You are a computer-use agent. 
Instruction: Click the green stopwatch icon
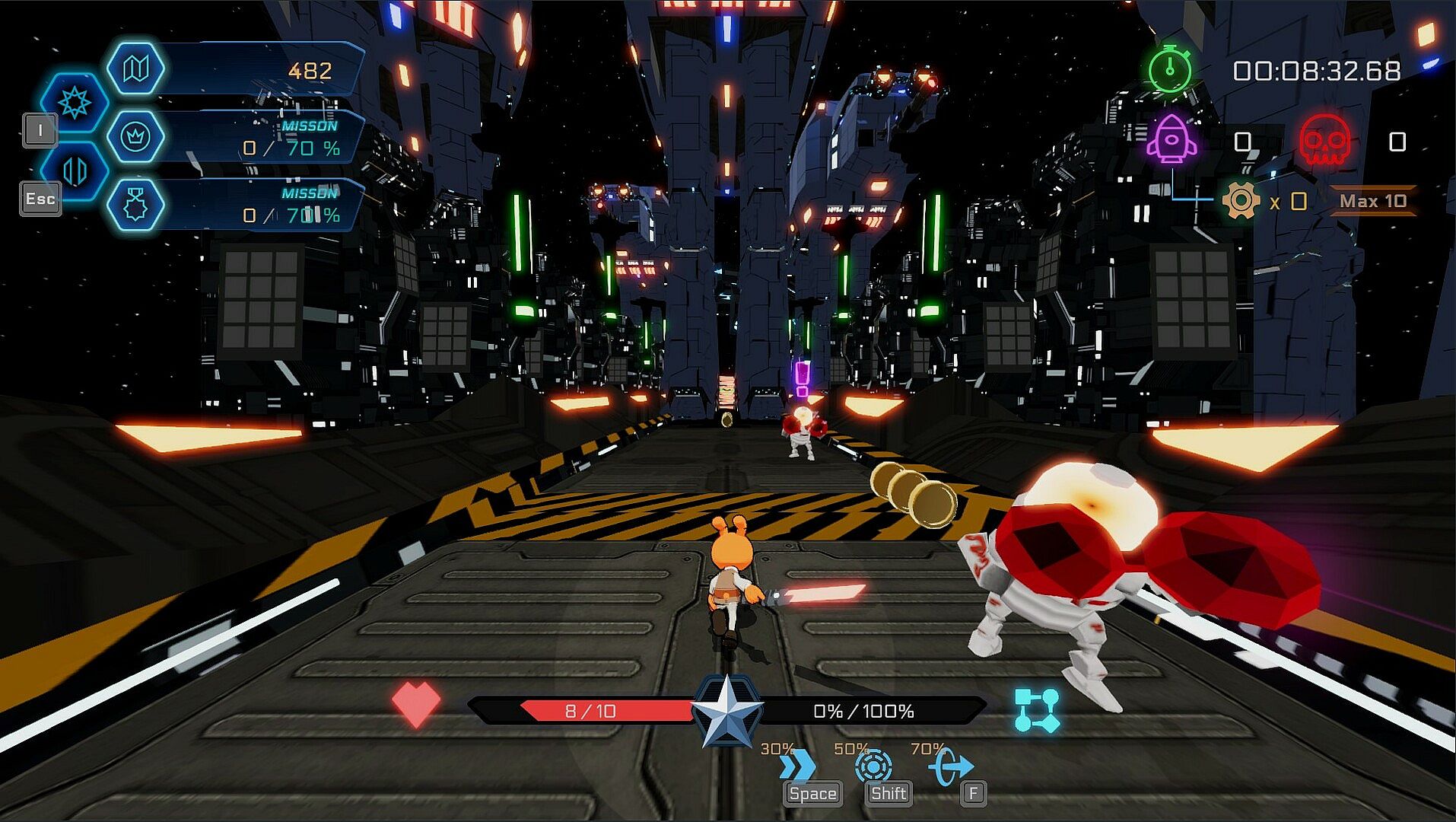point(1170,70)
